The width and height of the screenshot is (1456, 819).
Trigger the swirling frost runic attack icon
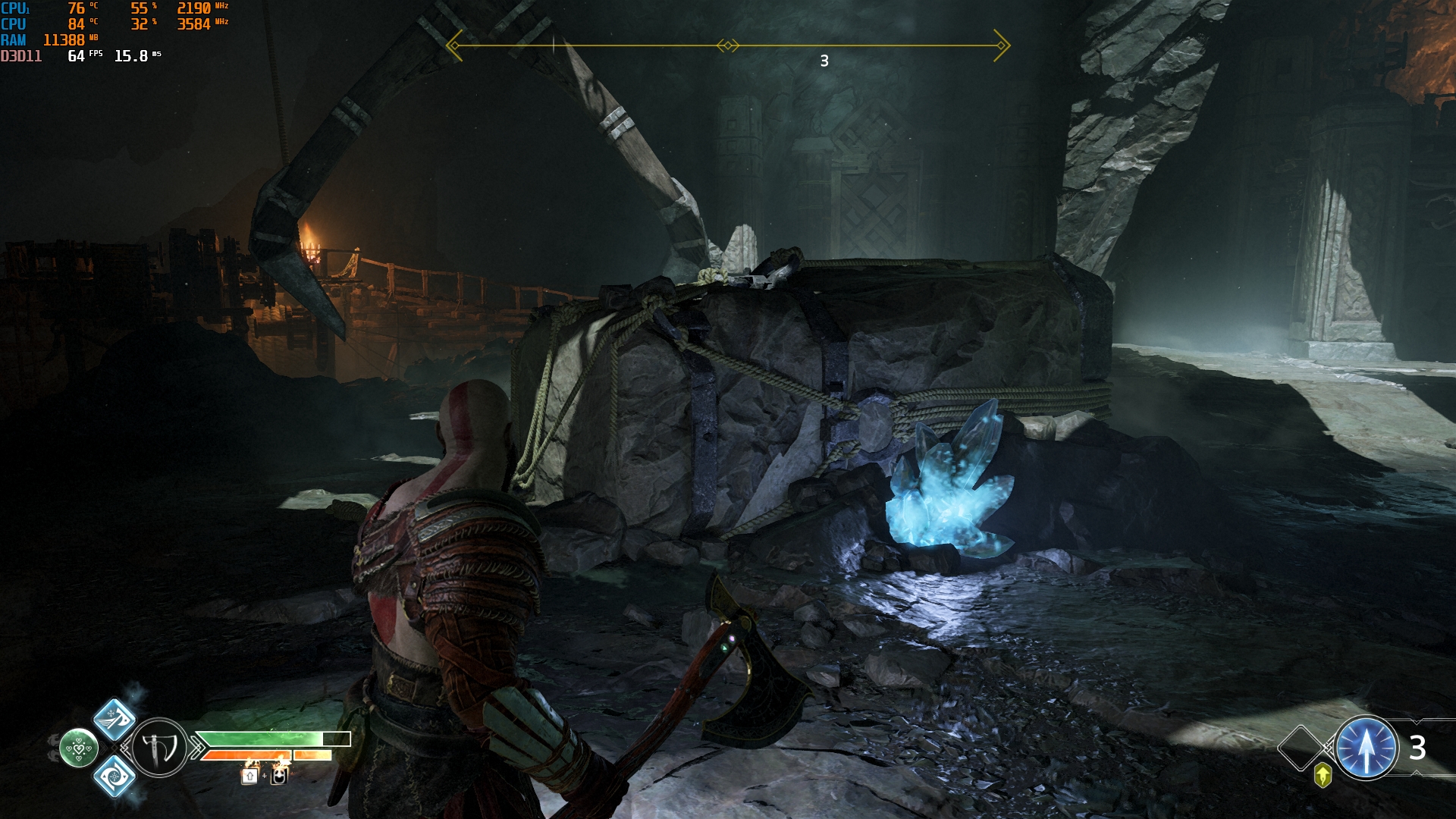[114, 776]
